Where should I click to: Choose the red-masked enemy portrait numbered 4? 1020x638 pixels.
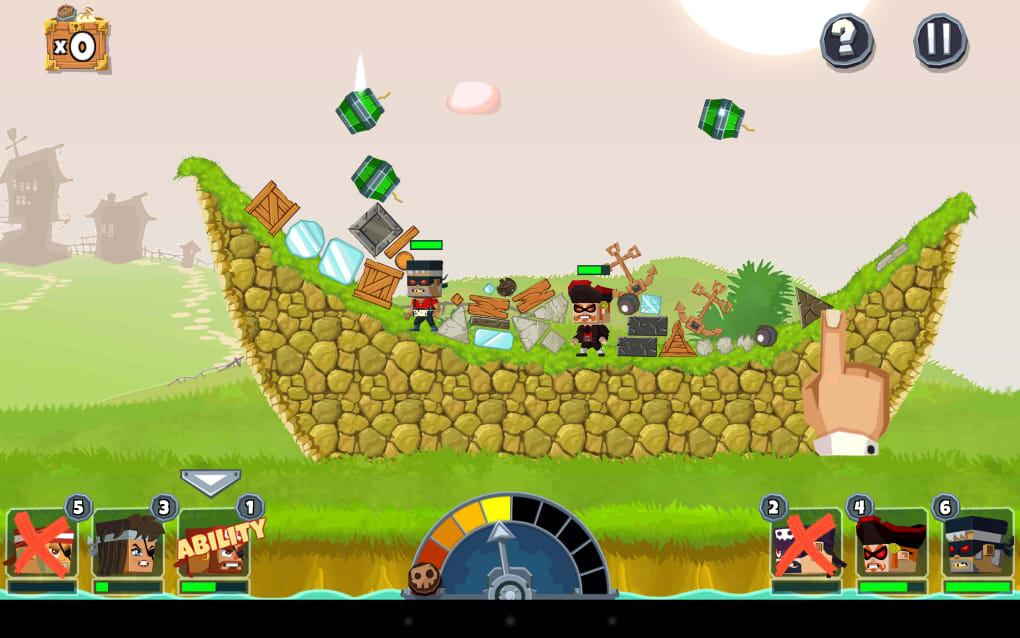(891, 544)
